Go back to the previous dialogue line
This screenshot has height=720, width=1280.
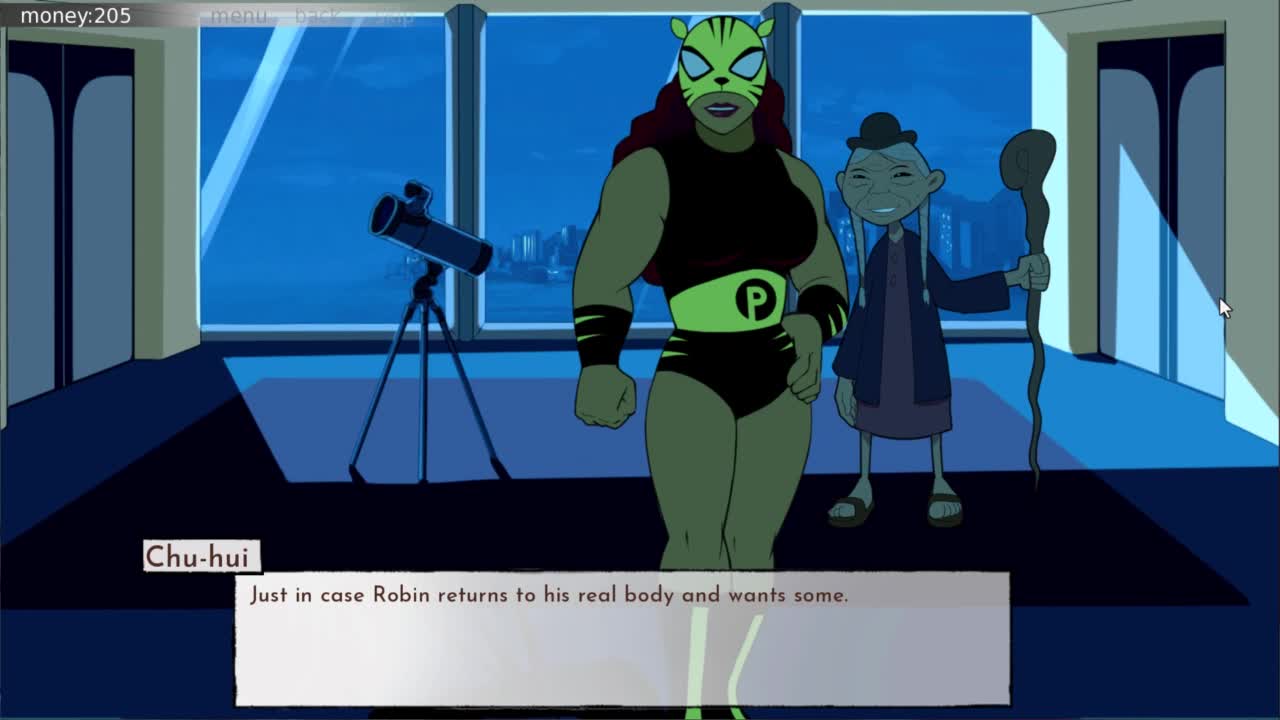point(318,16)
